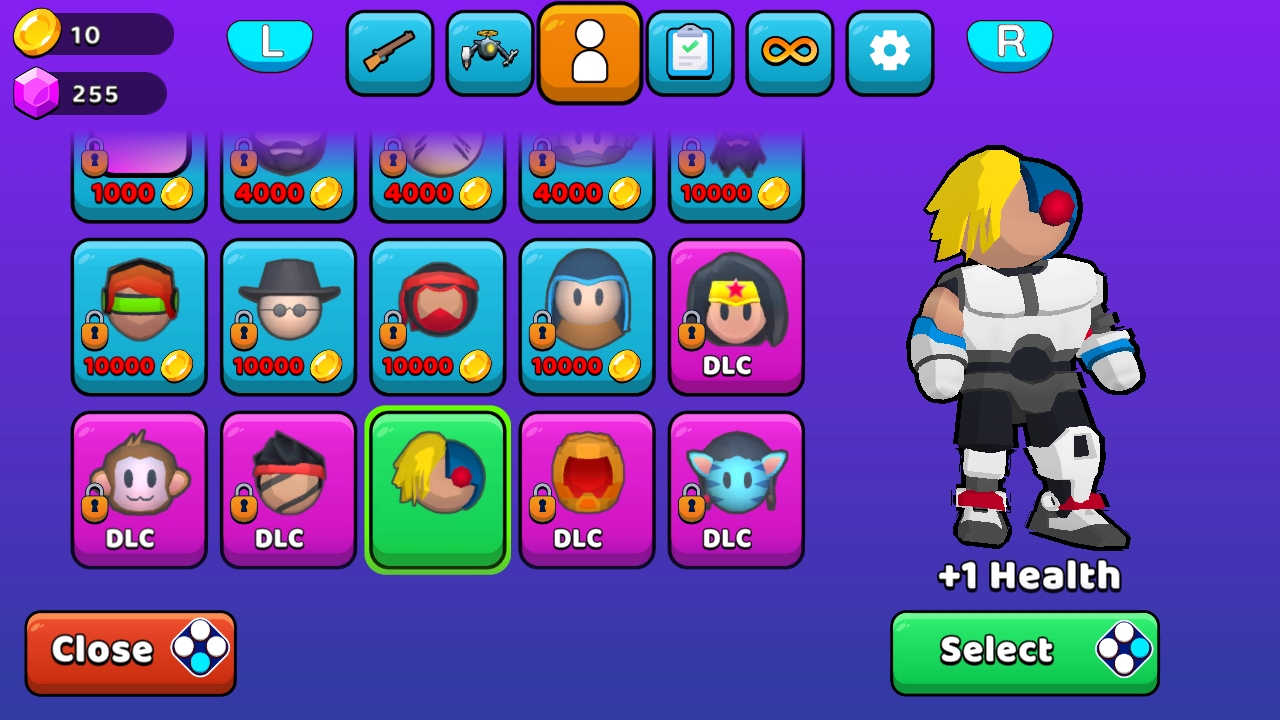Open the quests checklist tab

(x=689, y=52)
